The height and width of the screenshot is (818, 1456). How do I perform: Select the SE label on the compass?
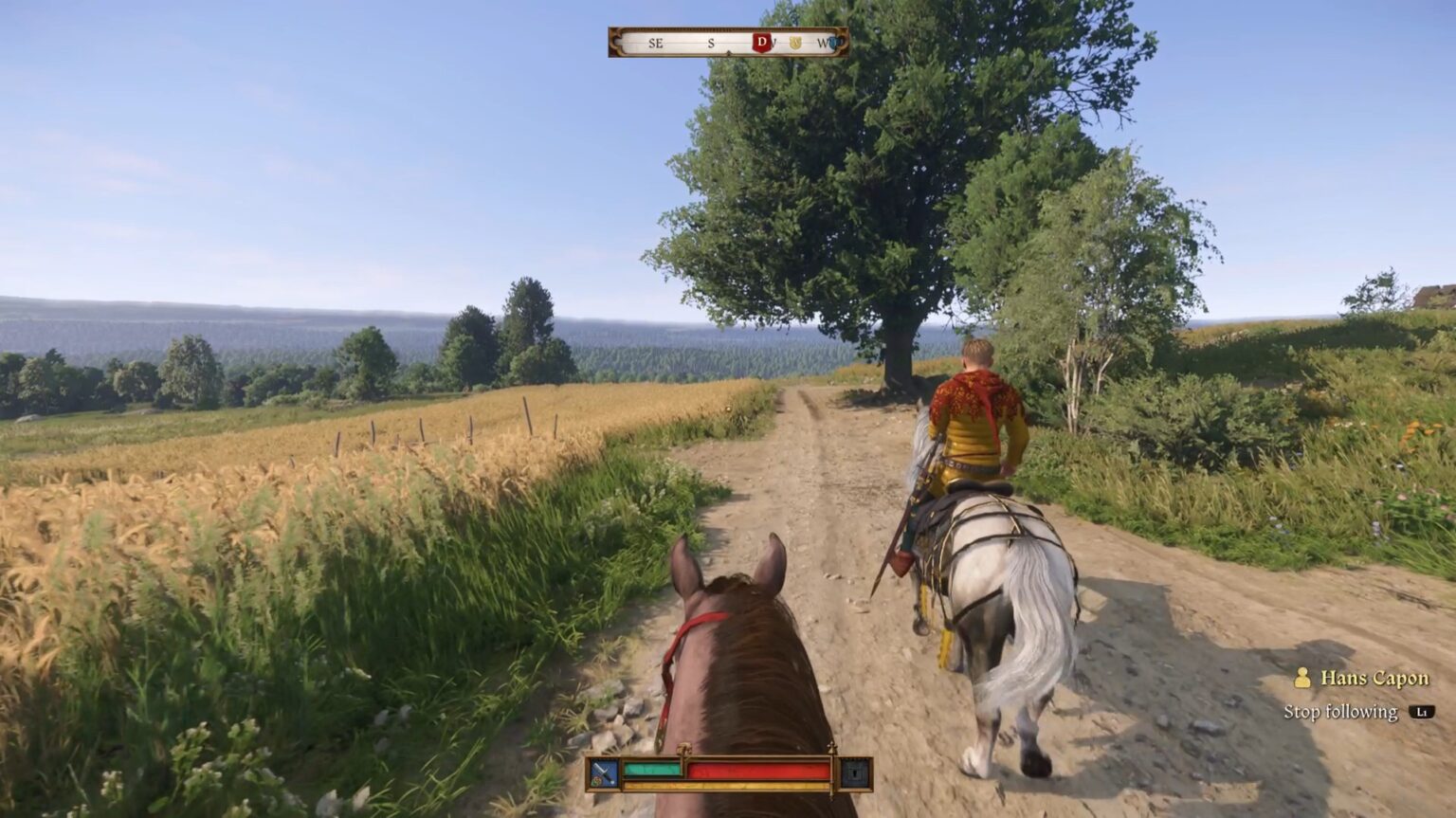pos(655,43)
